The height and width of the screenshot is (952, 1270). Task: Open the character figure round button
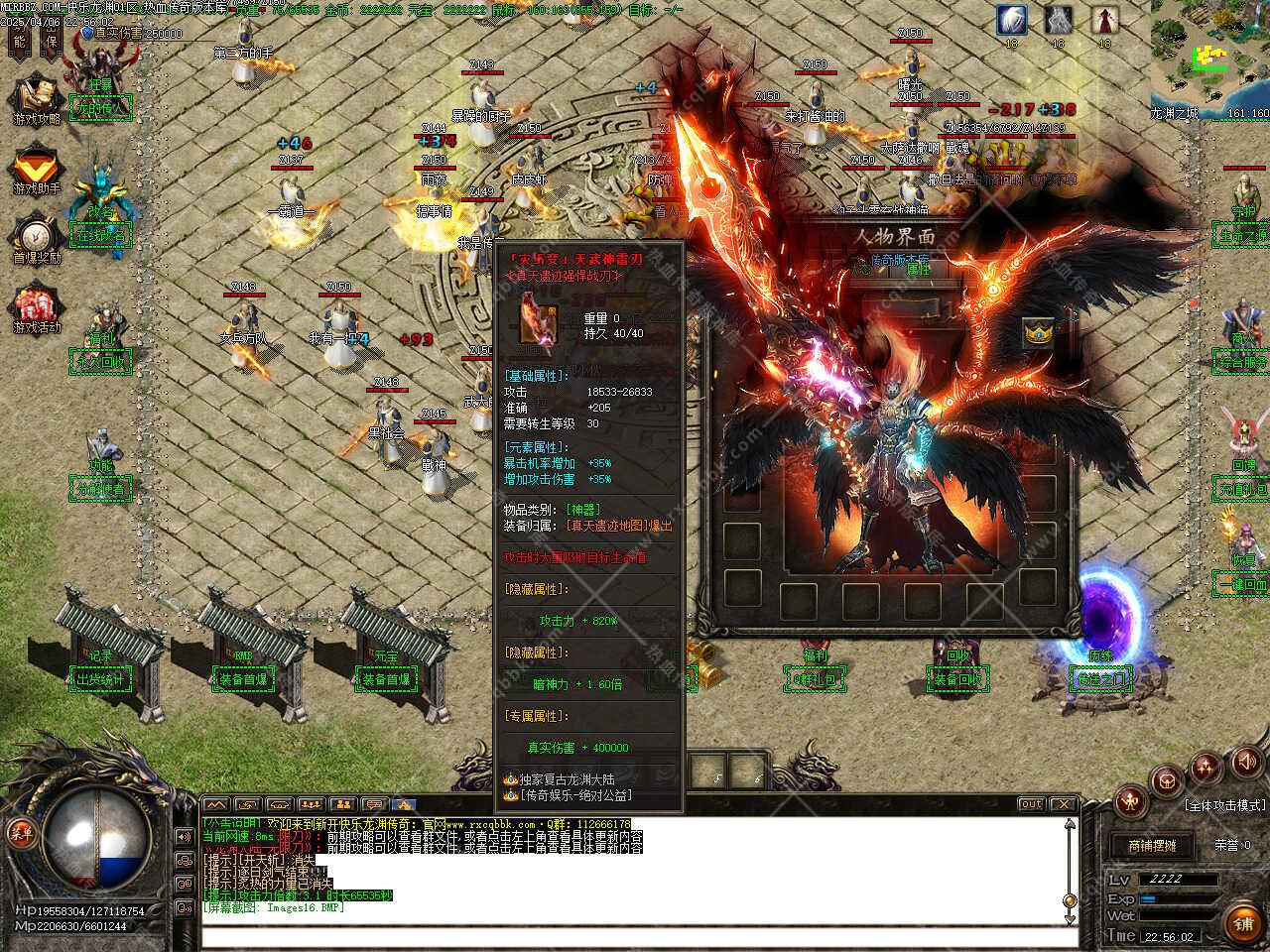pyautogui.click(x=1131, y=801)
